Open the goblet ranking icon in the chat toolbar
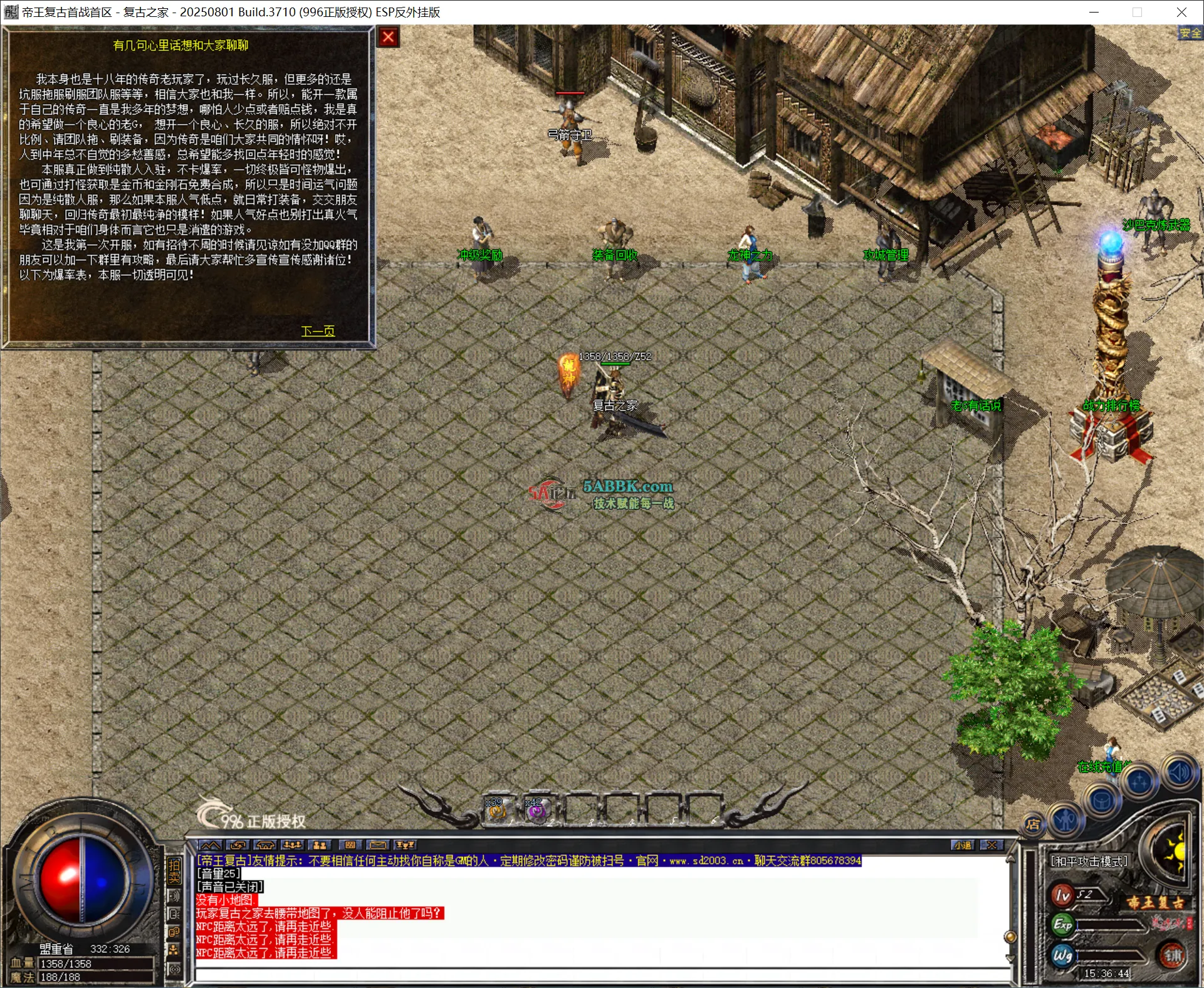 click(406, 844)
